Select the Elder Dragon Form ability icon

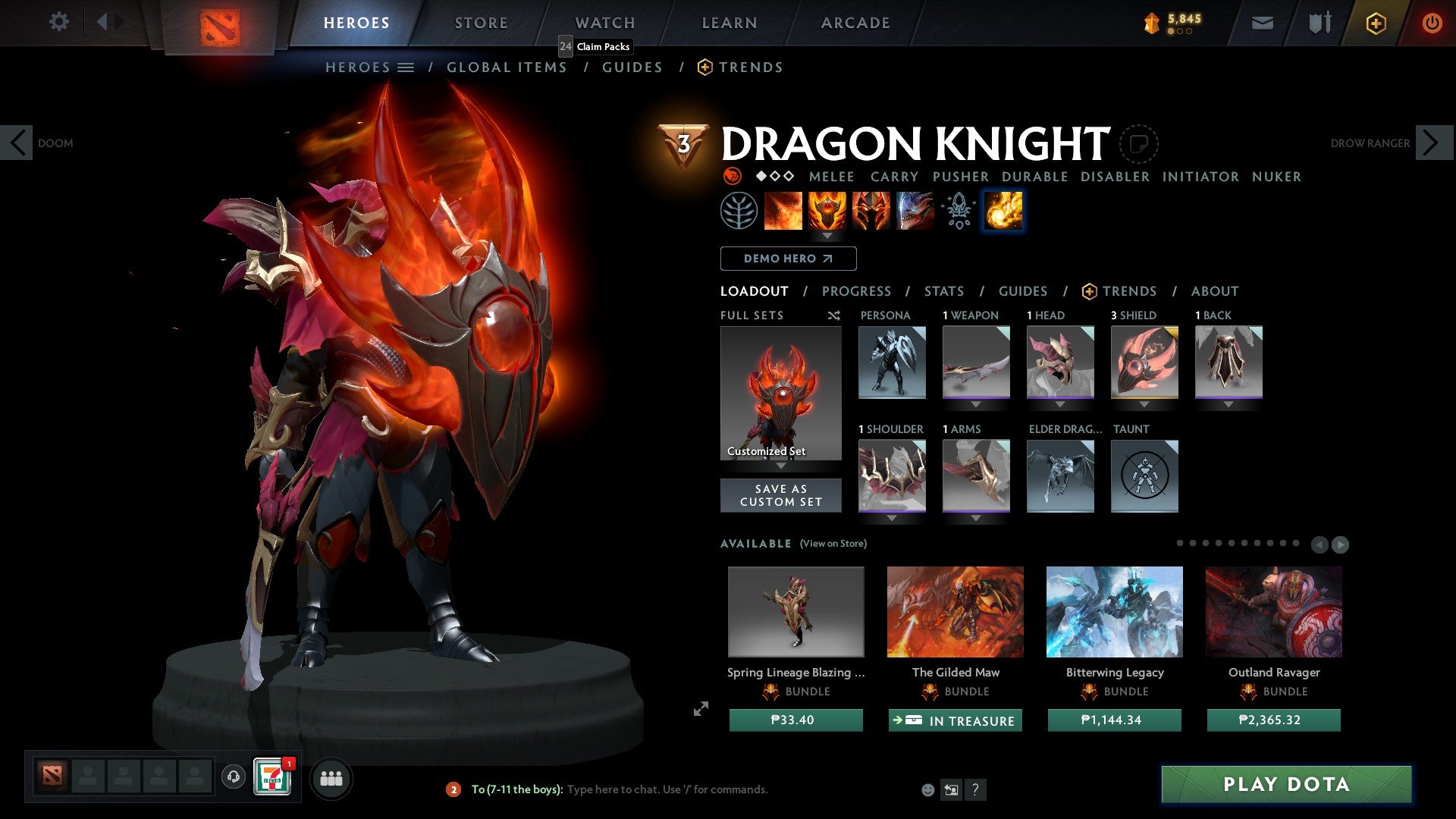tap(914, 211)
